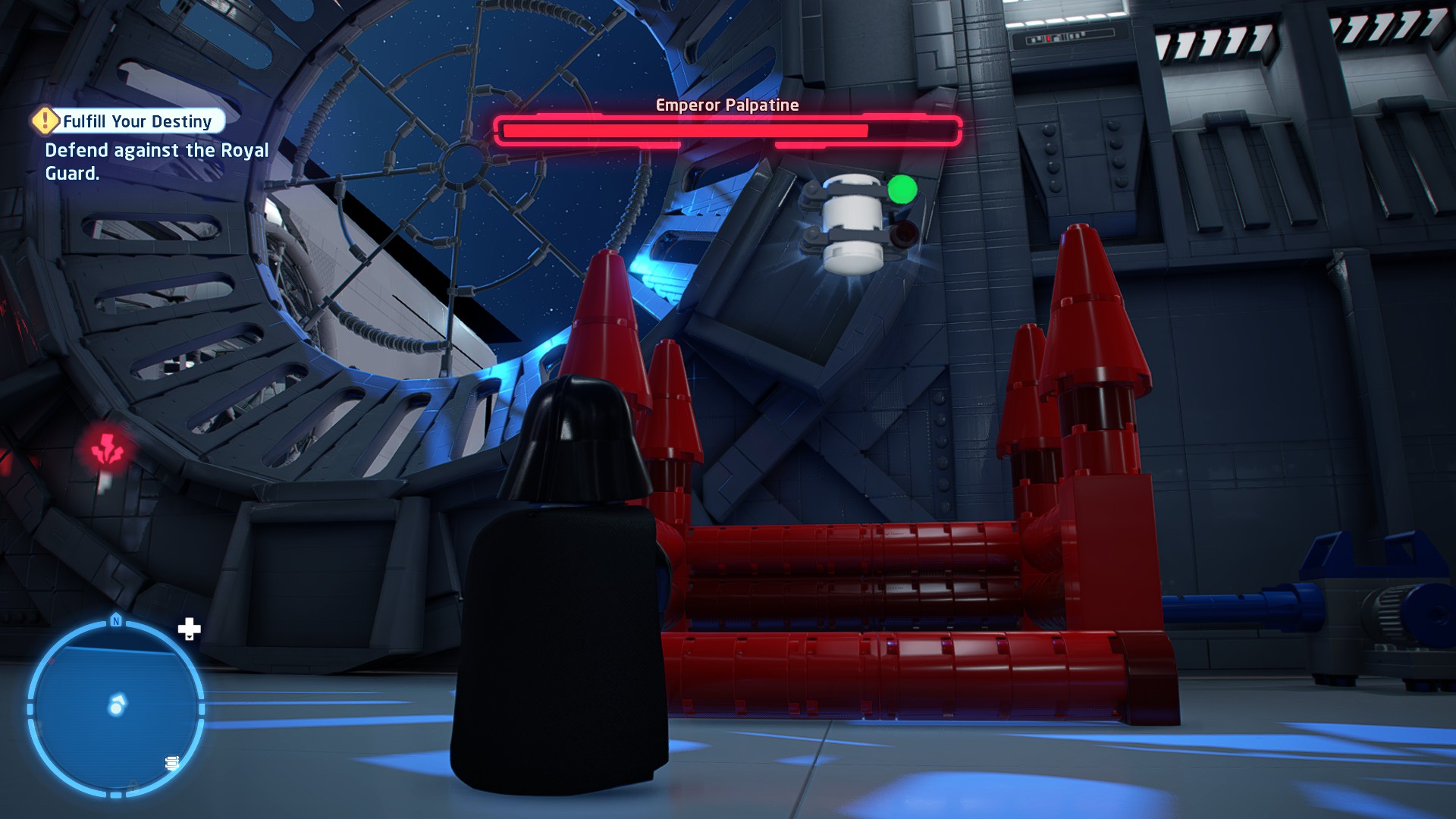Select the stacked-bricks marker on the minimap
Viewport: 1456px width, 819px height.
172,762
